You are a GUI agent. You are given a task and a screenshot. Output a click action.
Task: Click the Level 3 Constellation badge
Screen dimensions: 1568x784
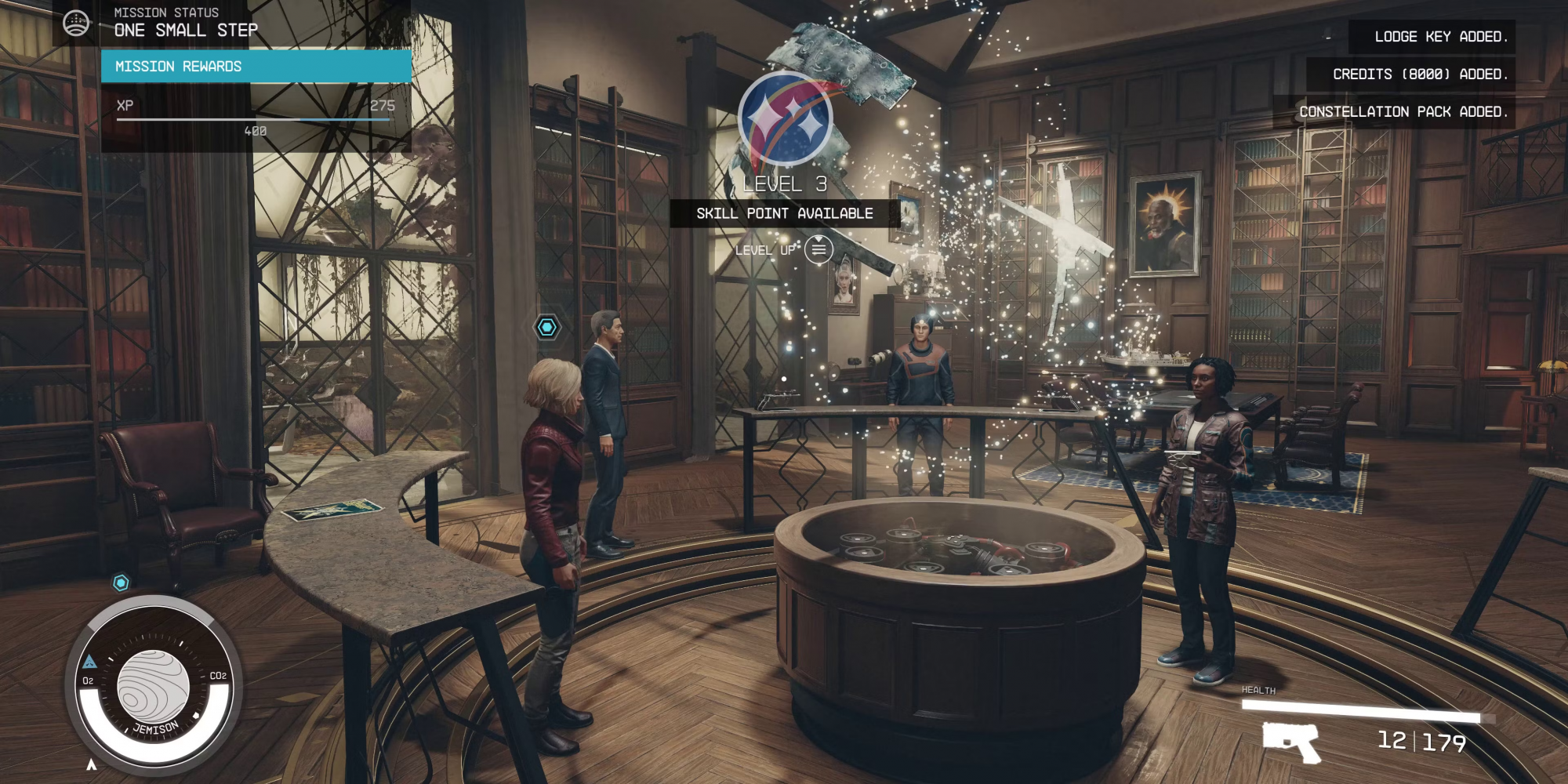point(785,119)
